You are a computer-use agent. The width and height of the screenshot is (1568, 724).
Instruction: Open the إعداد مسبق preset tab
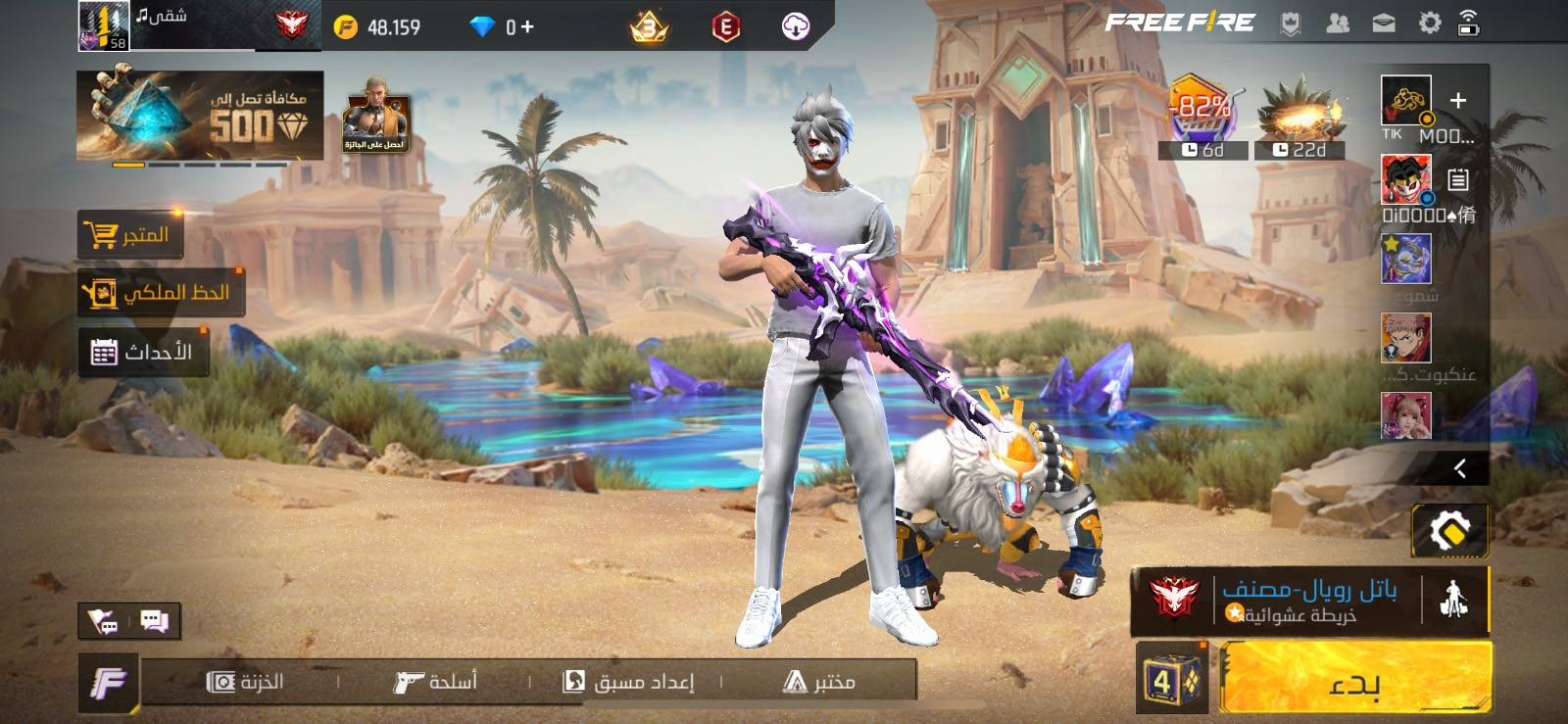coord(628,682)
